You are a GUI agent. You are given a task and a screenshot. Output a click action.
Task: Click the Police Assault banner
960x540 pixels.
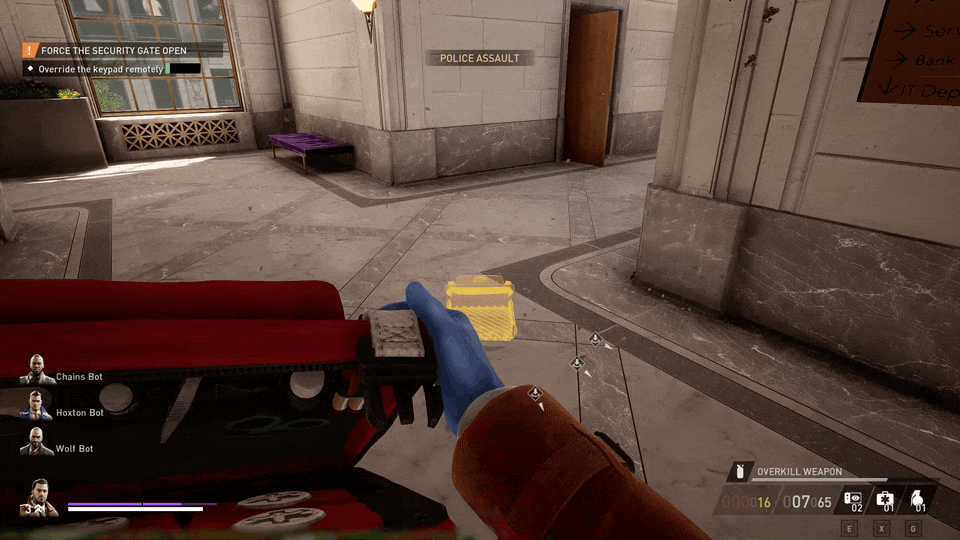tap(480, 58)
